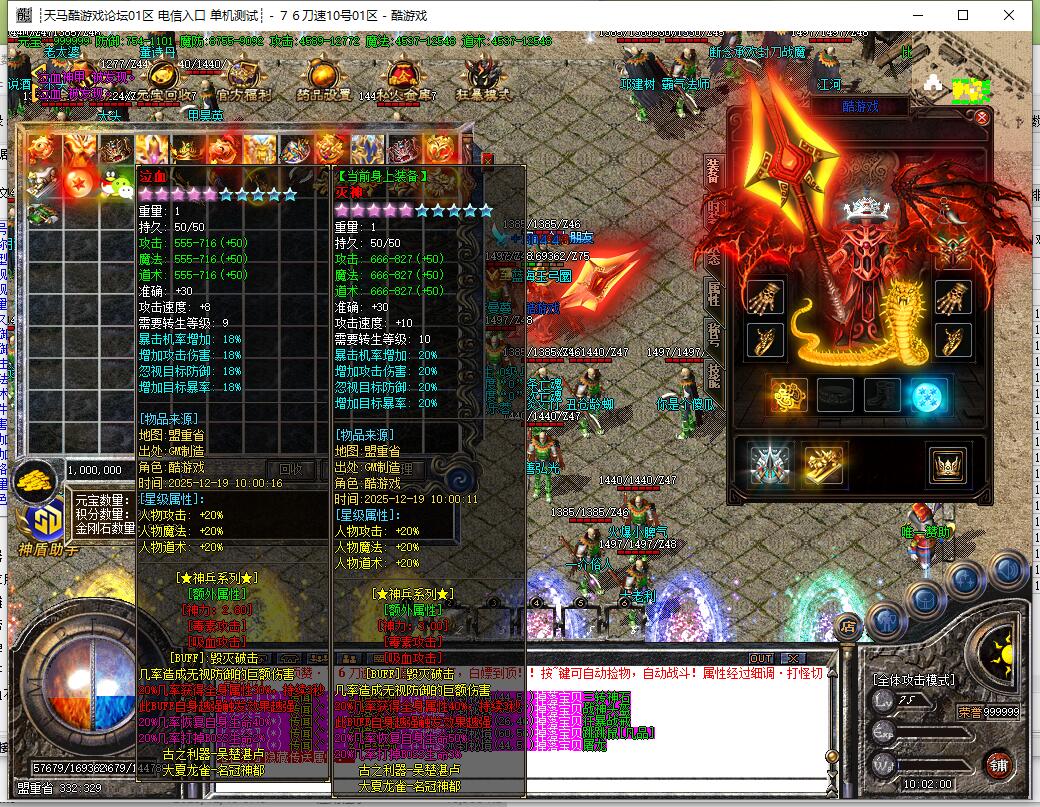1040x807 pixels.
Task: Open the 神盾助手 shield assistant
Action: [x=42, y=524]
